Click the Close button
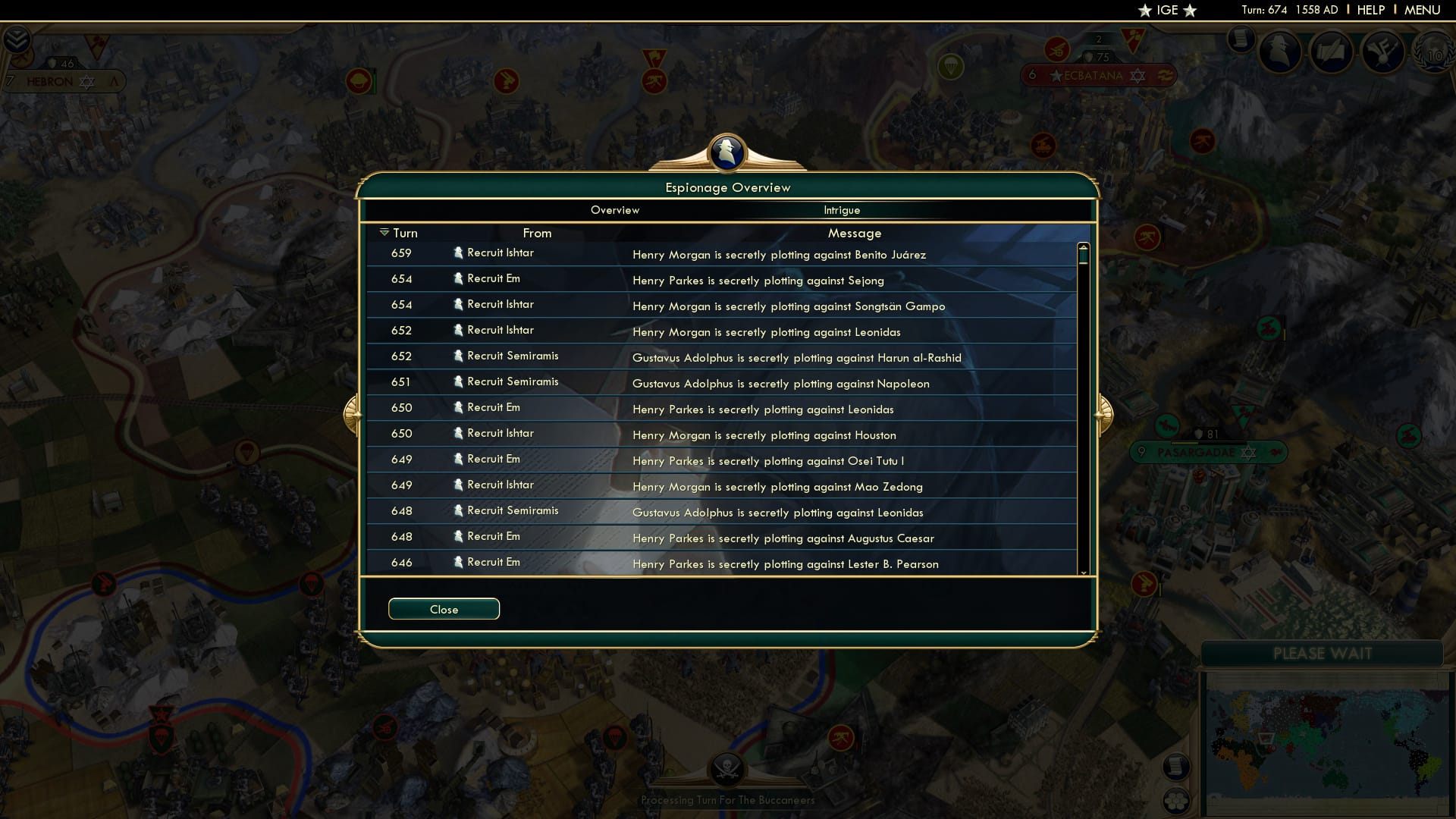Screen dimensions: 1456x819 pos(444,608)
